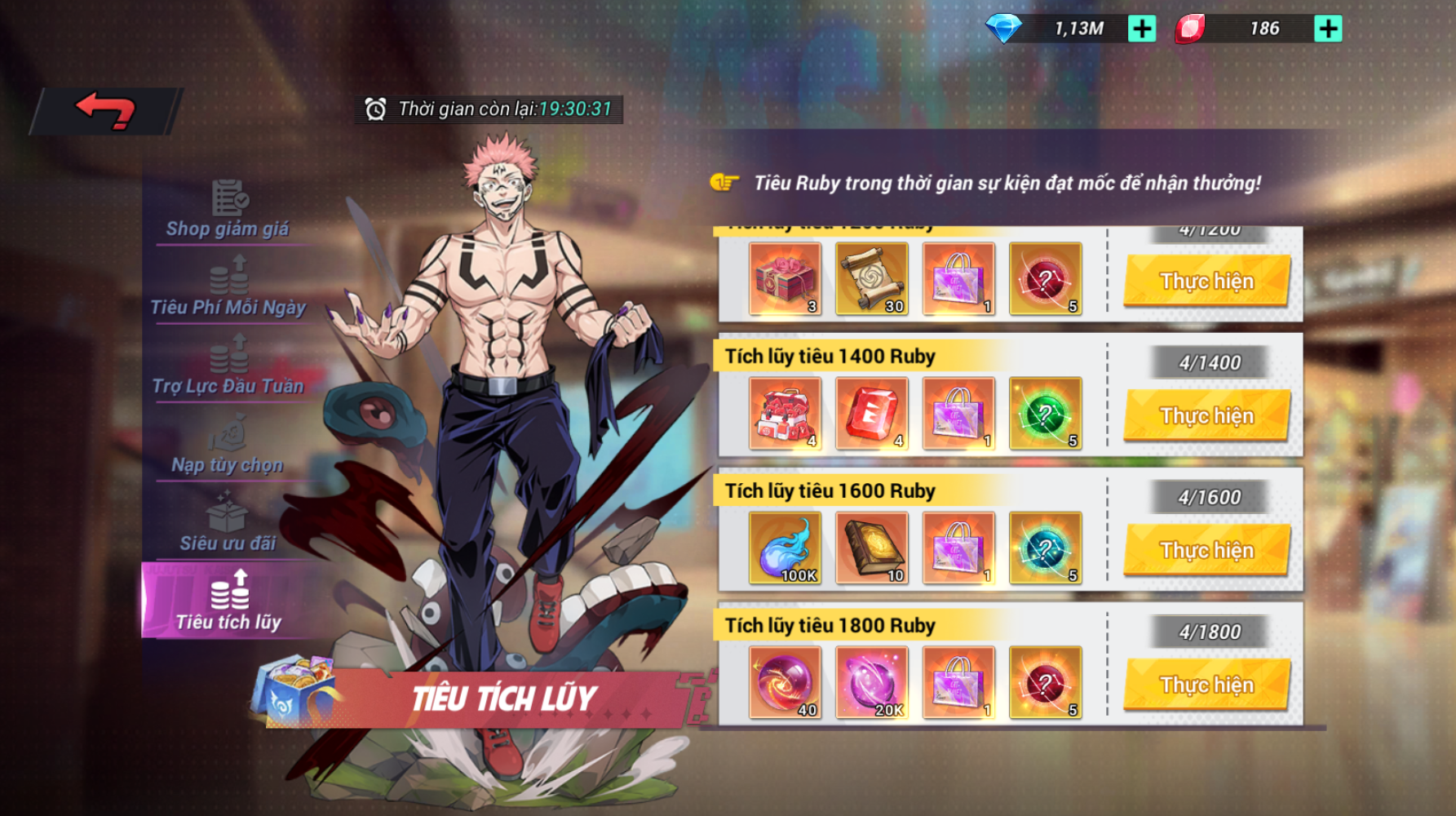Viewport: 1456px width, 816px height.
Task: Open the Shop giảm giá tab
Action: [x=228, y=210]
